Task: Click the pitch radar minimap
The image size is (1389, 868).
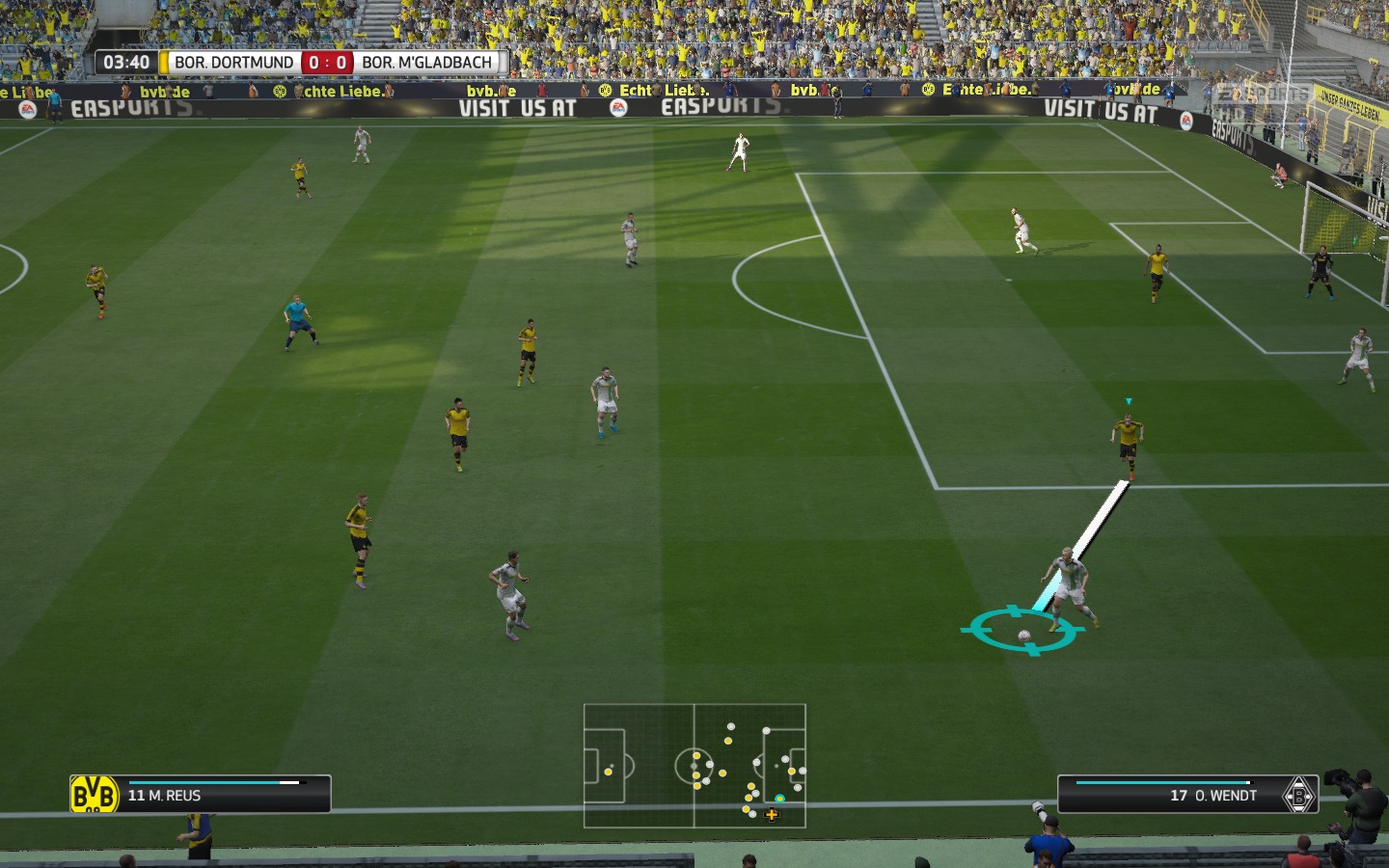Action: click(x=694, y=766)
